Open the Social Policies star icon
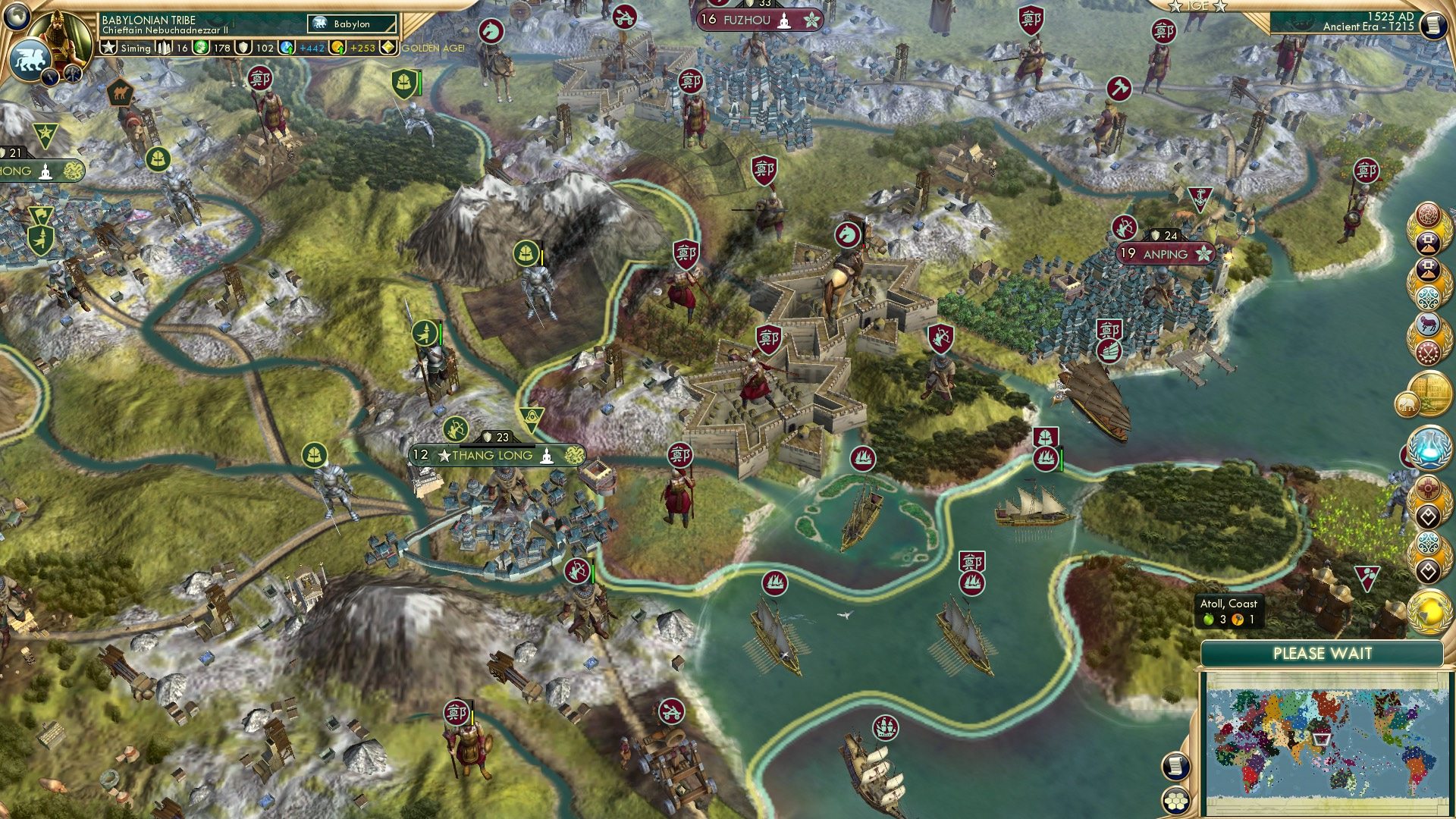Image resolution: width=1456 pixels, height=819 pixels. [x=111, y=49]
